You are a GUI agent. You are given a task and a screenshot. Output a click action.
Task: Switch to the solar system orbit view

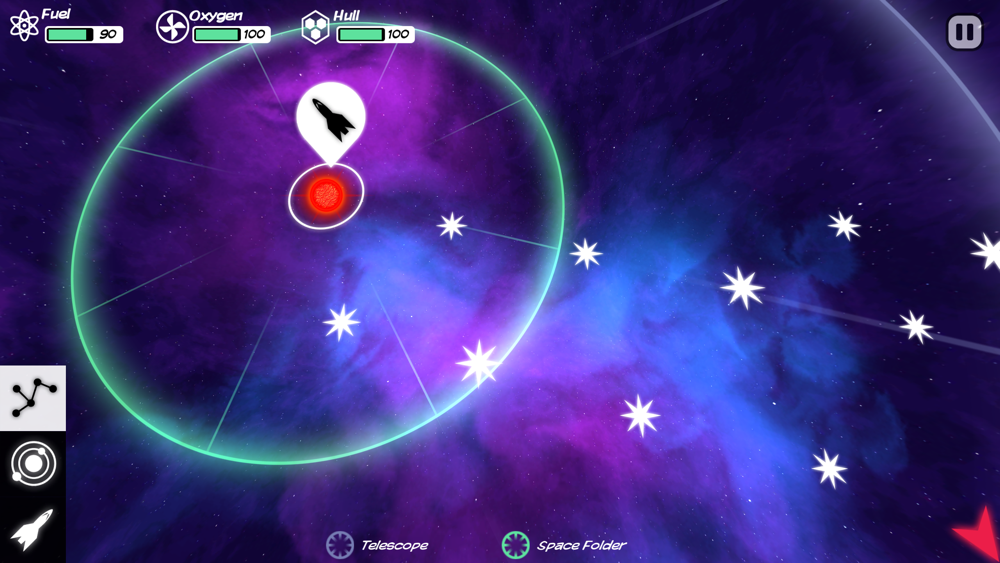(x=33, y=464)
